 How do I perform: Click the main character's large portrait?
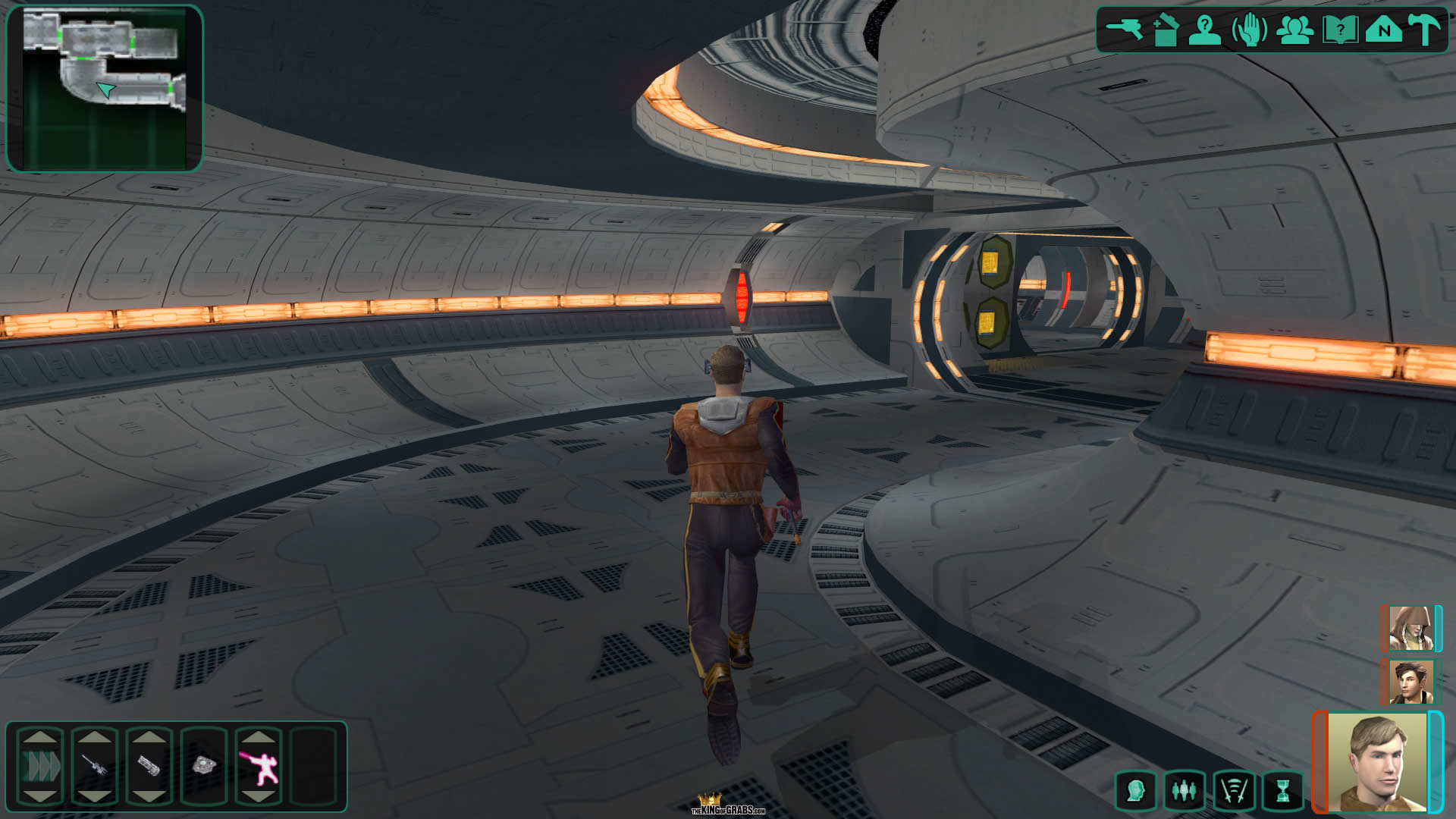(1377, 762)
